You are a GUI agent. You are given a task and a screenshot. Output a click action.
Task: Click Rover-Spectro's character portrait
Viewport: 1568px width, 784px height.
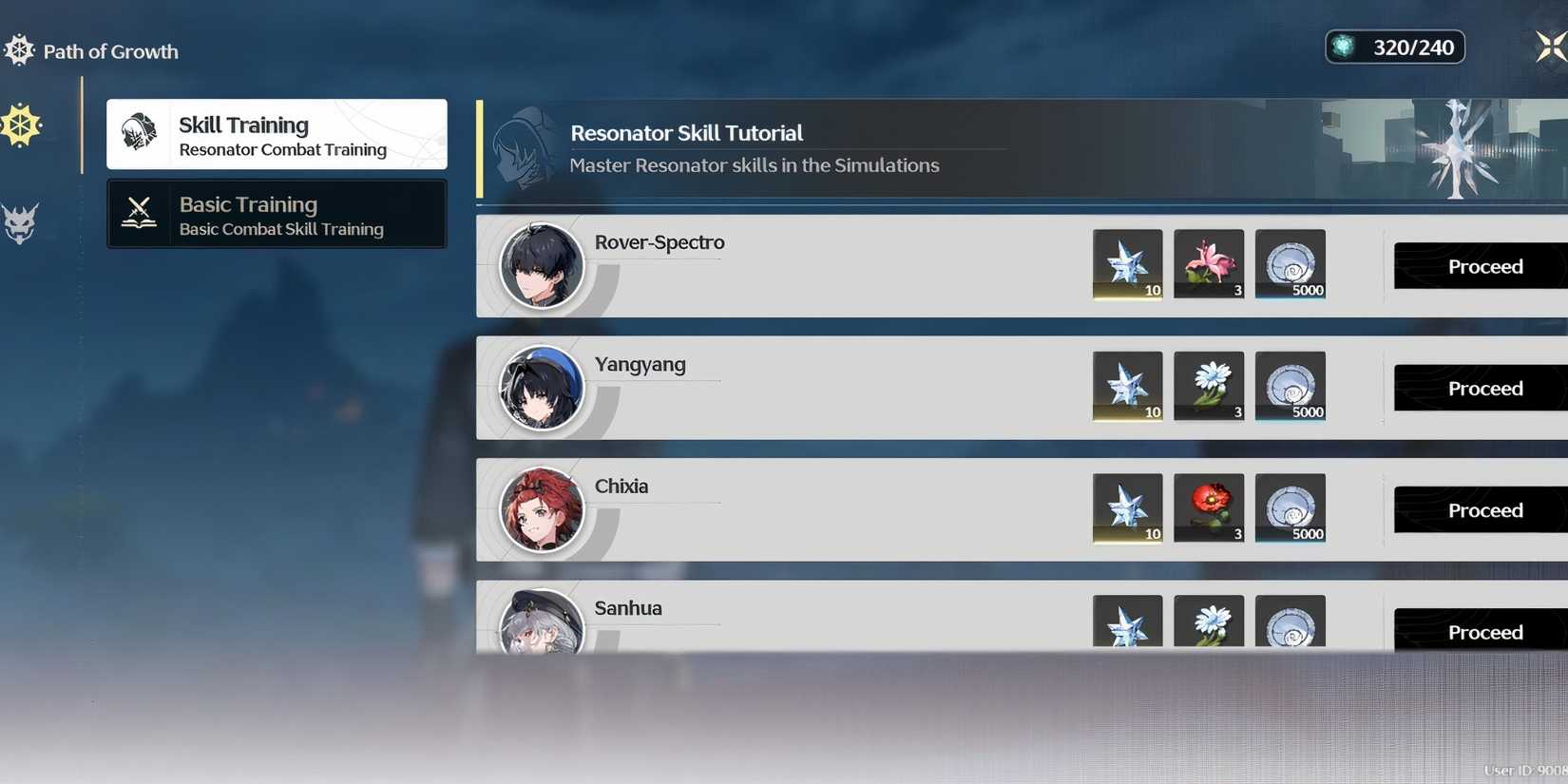pyautogui.click(x=542, y=265)
